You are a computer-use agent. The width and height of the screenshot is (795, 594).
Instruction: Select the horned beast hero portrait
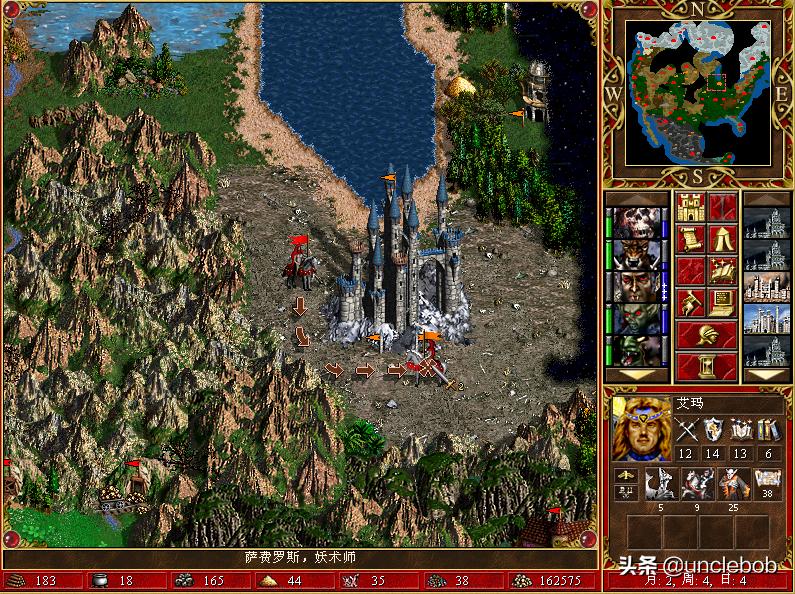click(x=636, y=254)
